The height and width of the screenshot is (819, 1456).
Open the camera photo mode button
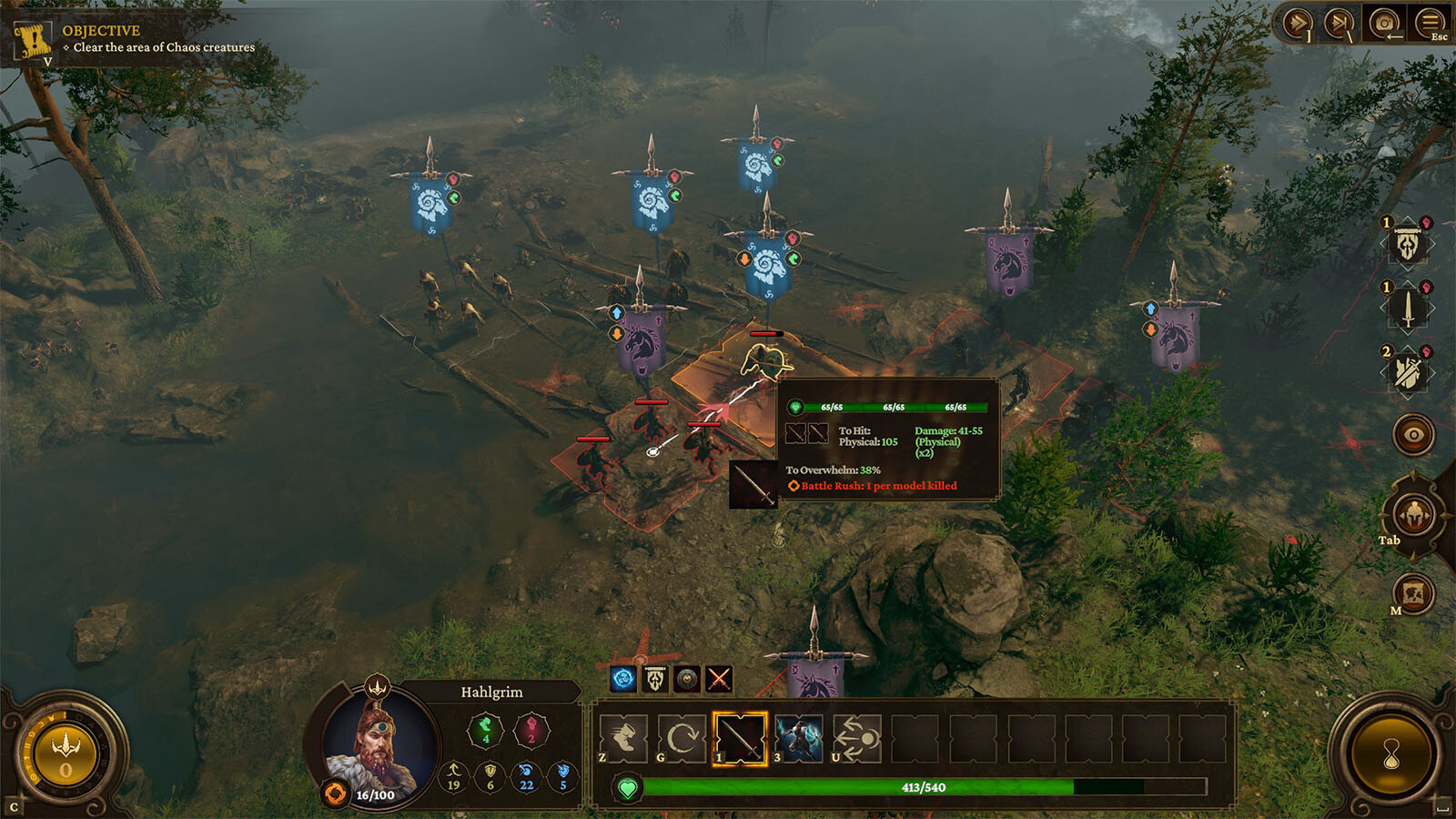pyautogui.click(x=1384, y=23)
